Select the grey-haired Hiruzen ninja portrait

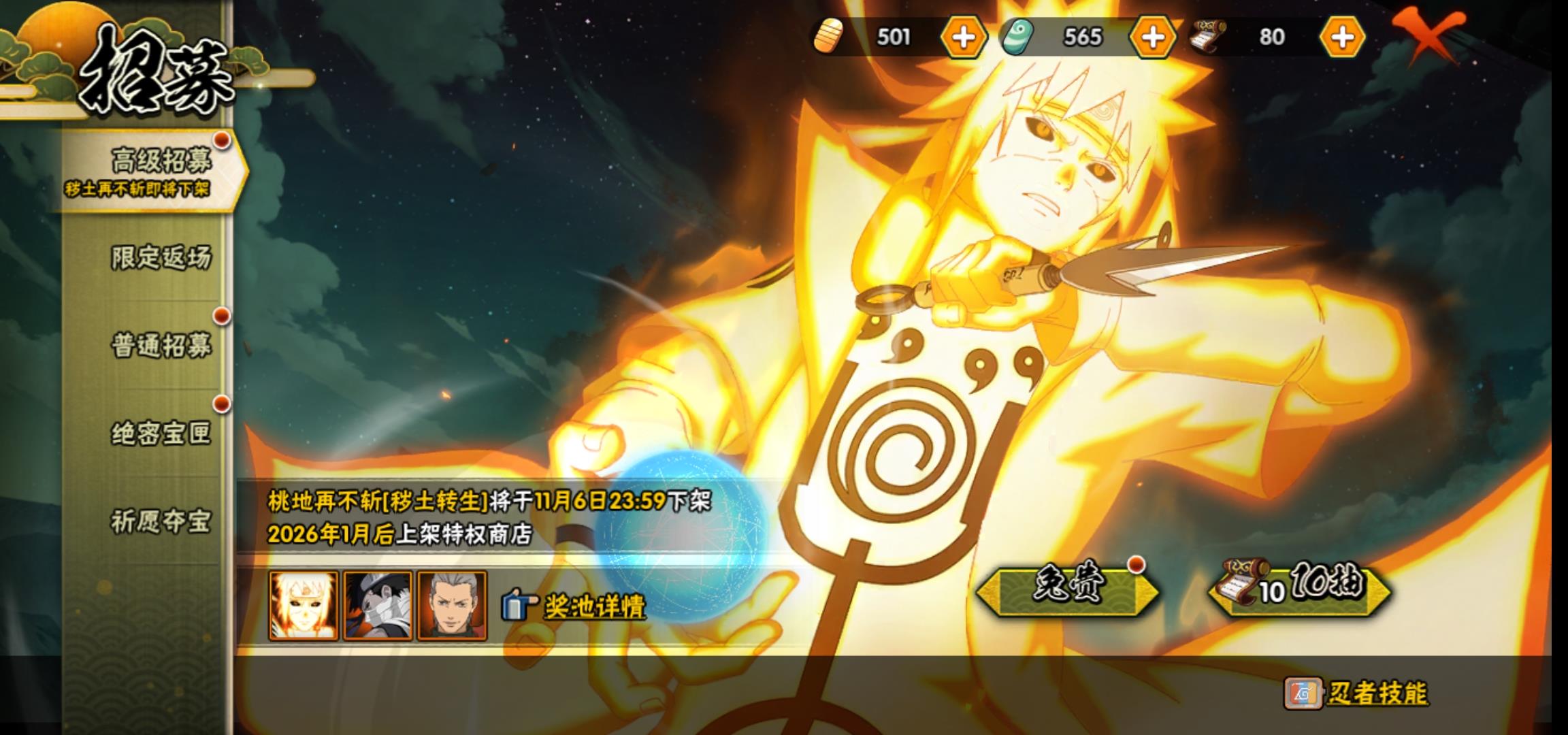tap(452, 606)
